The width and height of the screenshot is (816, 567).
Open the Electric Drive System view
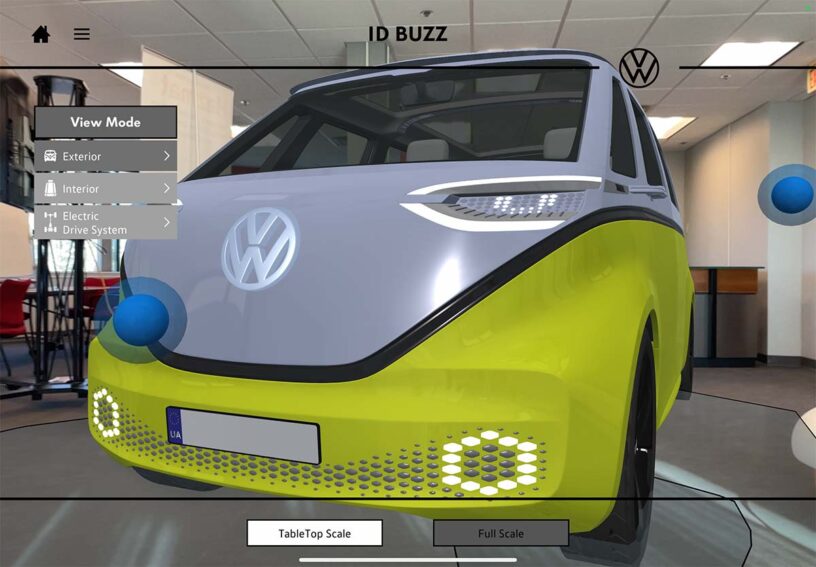click(x=106, y=222)
